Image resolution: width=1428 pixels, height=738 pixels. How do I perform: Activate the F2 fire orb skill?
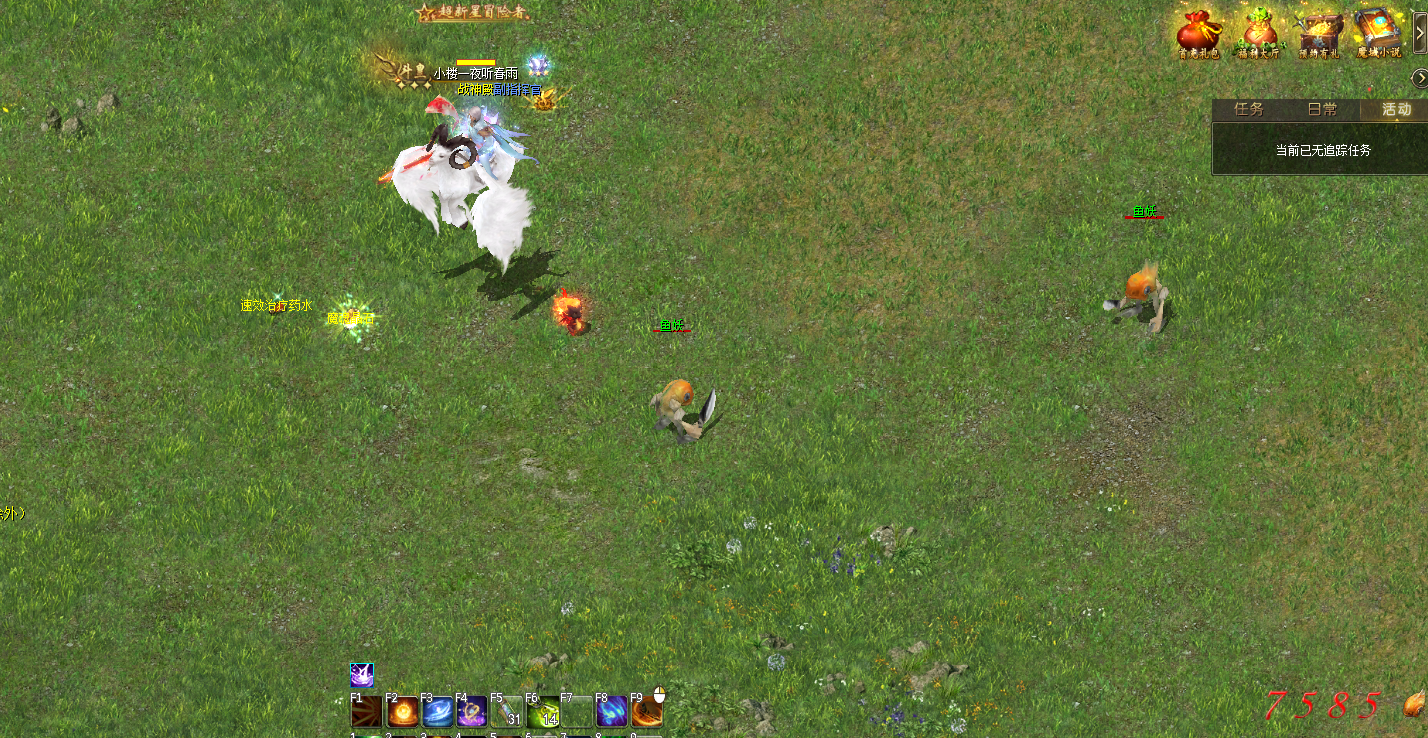(402, 711)
